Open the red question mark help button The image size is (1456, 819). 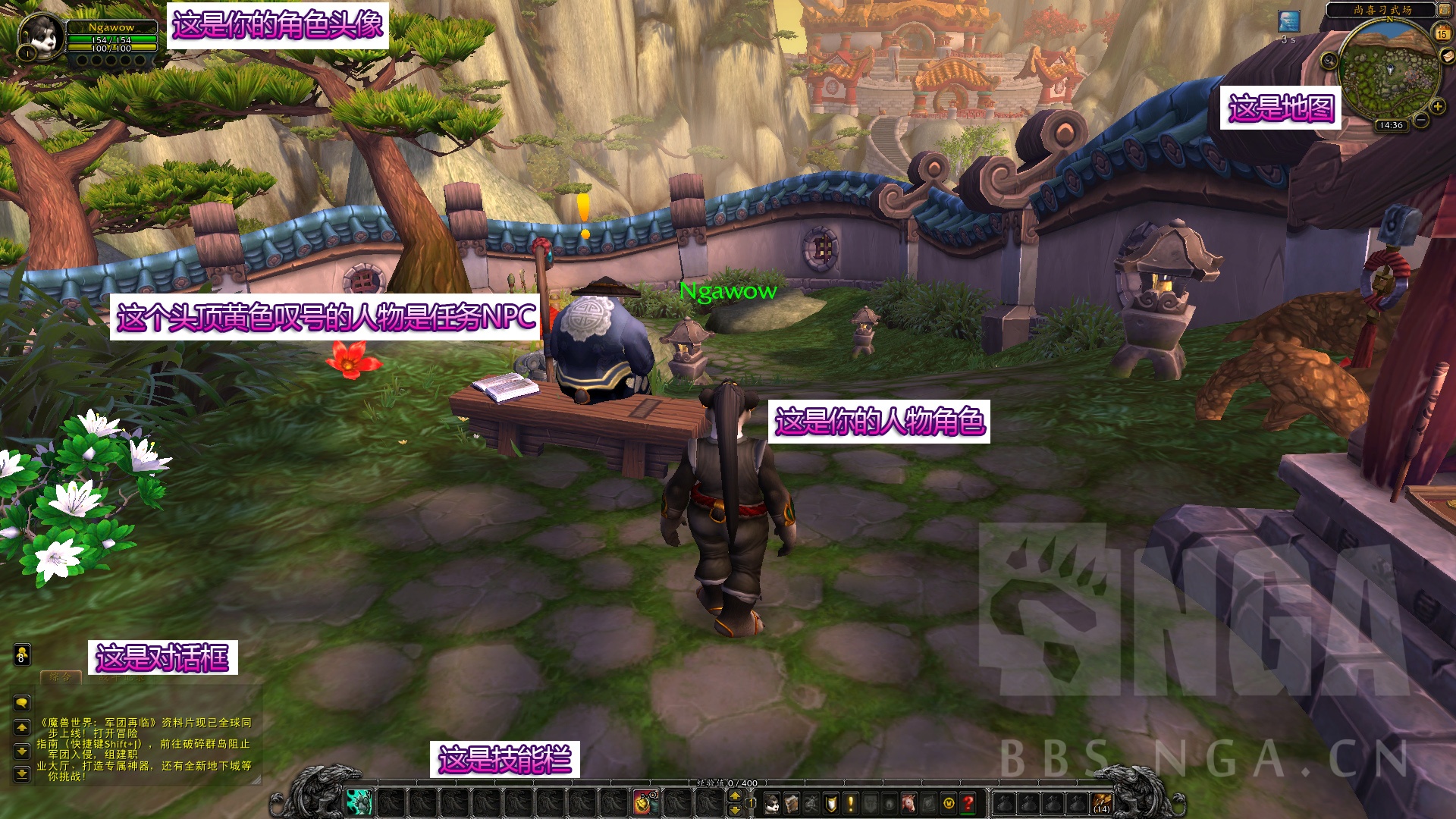(968, 802)
